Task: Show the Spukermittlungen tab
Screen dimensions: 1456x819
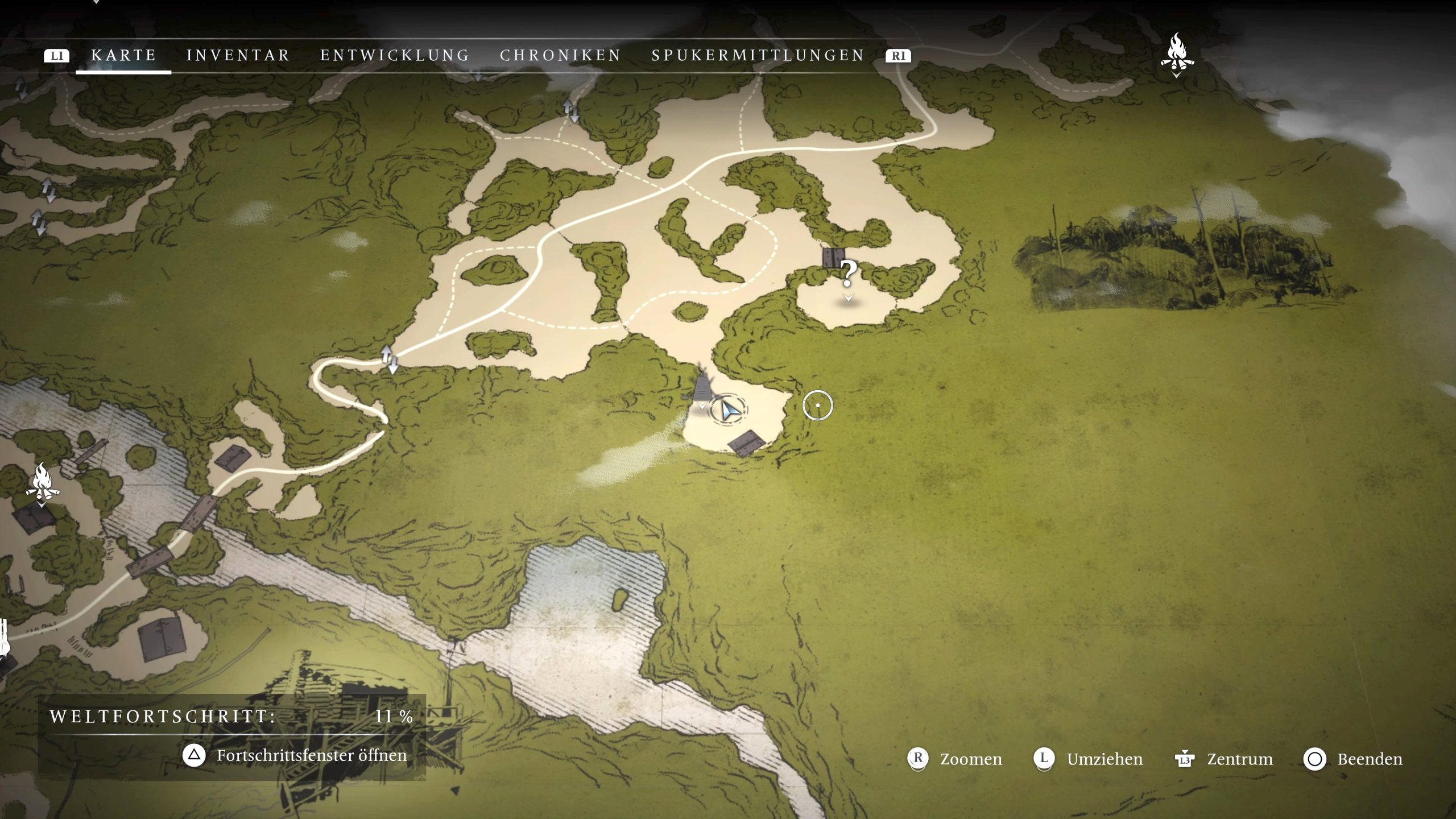Action: 758,55
